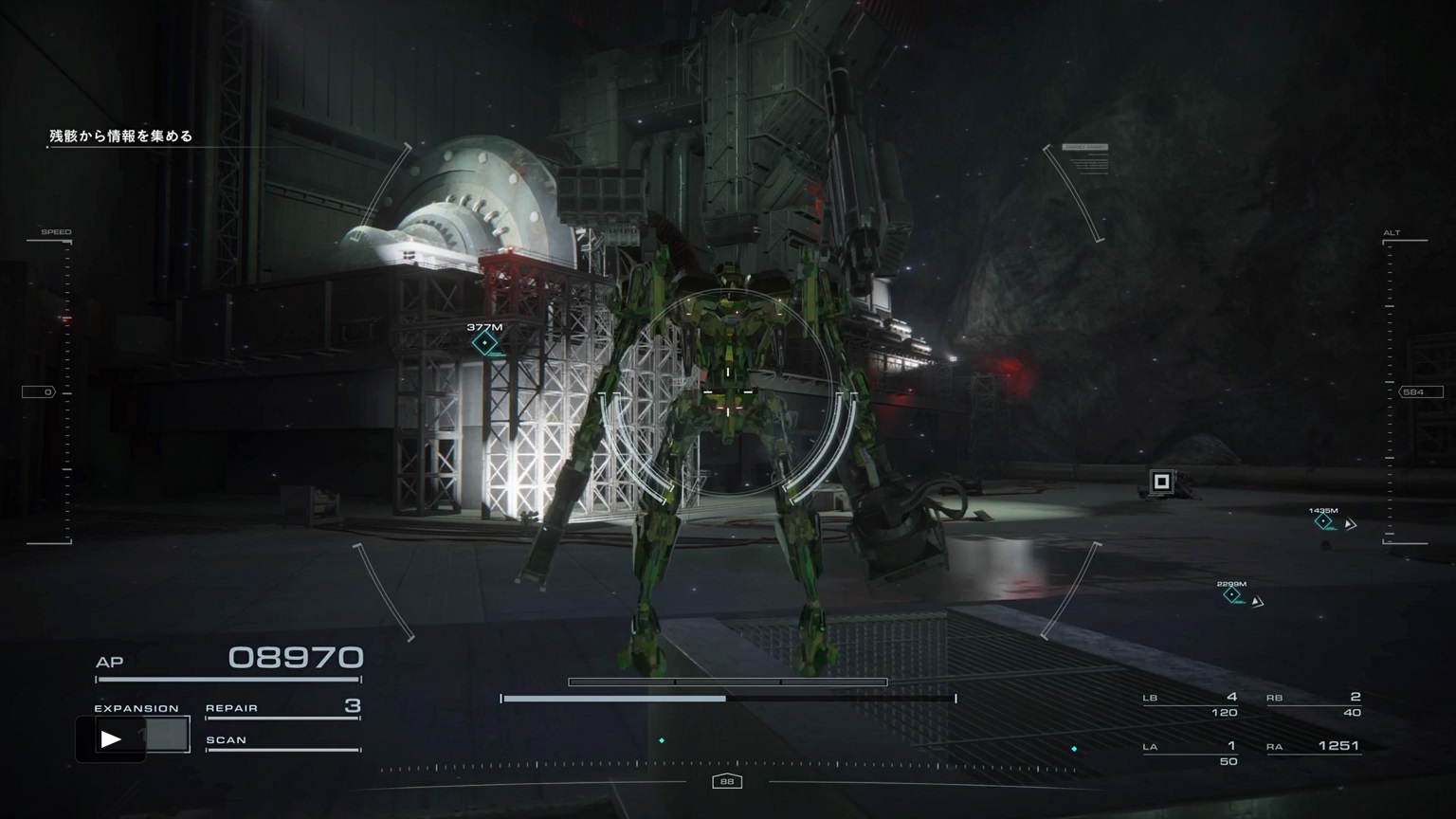The width and height of the screenshot is (1456, 819).
Task: Select the RB shoulder weapon slot
Action: (x=1314, y=704)
